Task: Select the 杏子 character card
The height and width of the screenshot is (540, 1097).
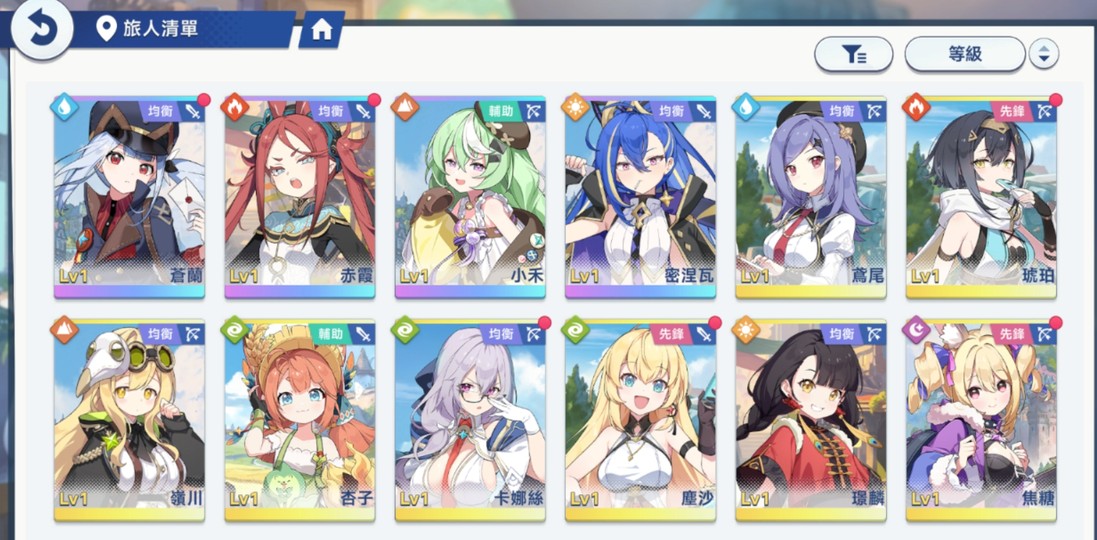Action: click(299, 420)
